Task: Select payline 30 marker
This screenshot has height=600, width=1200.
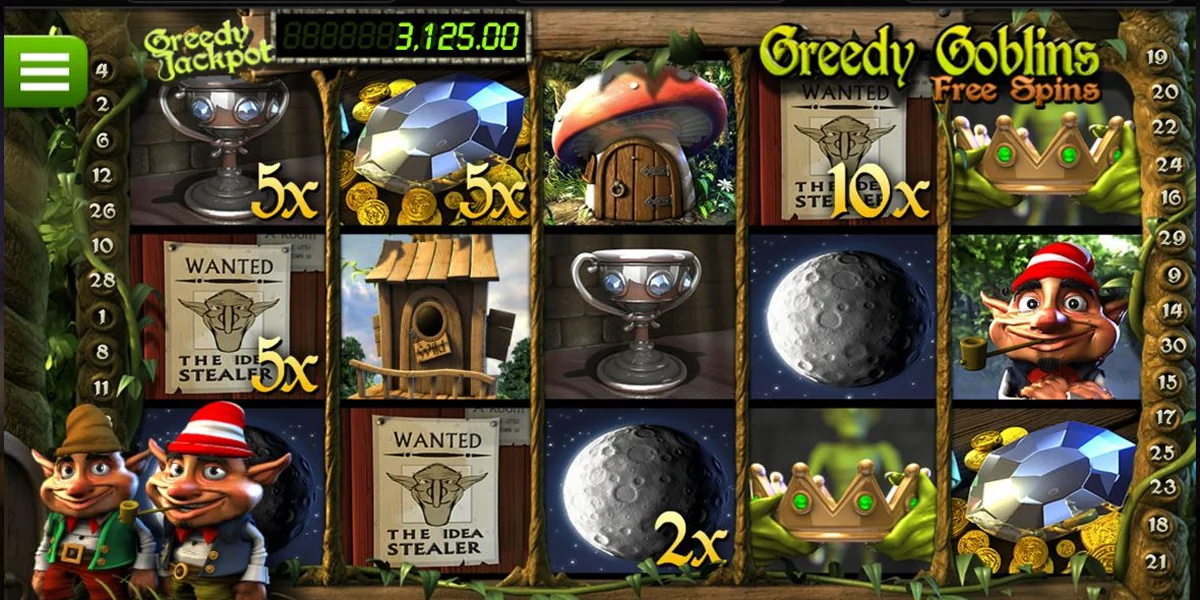Action: click(1171, 346)
